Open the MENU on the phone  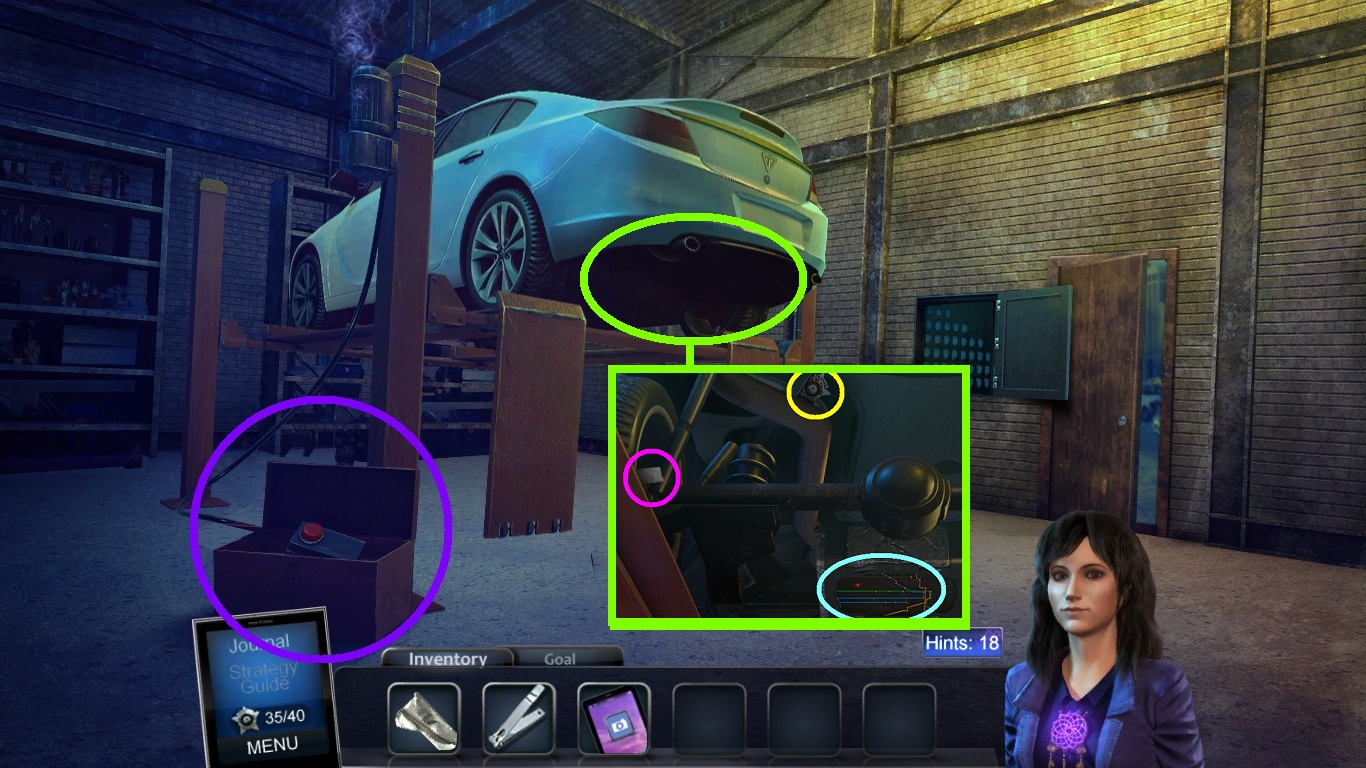tap(271, 745)
